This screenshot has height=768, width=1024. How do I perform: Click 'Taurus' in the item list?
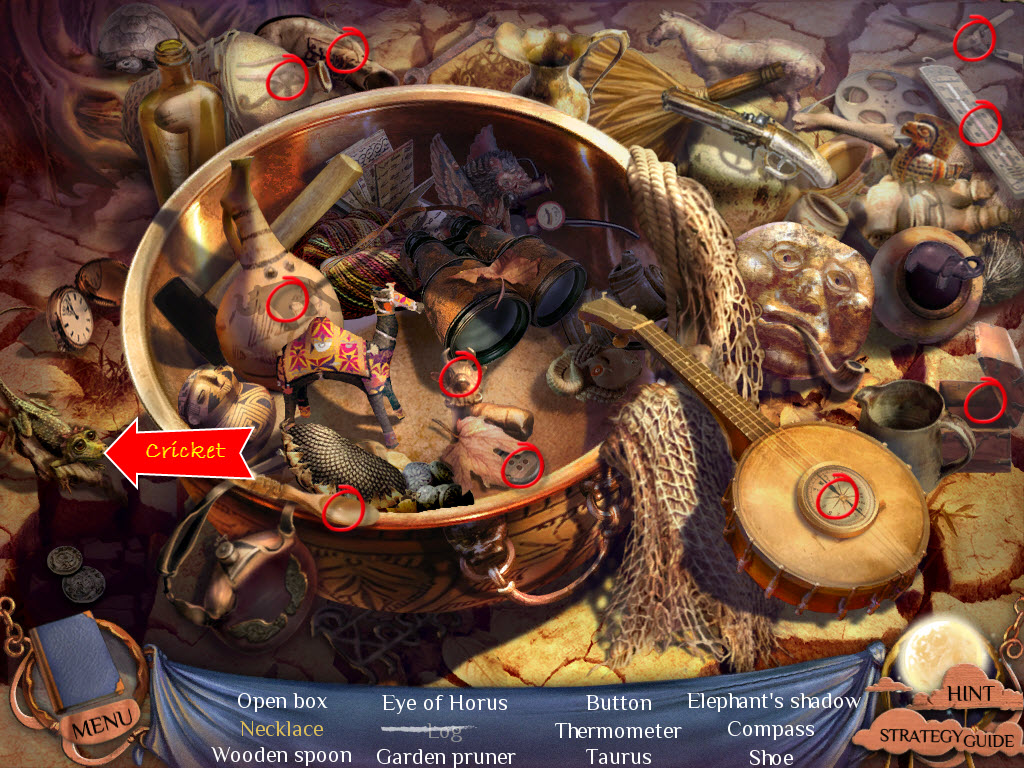(618, 757)
